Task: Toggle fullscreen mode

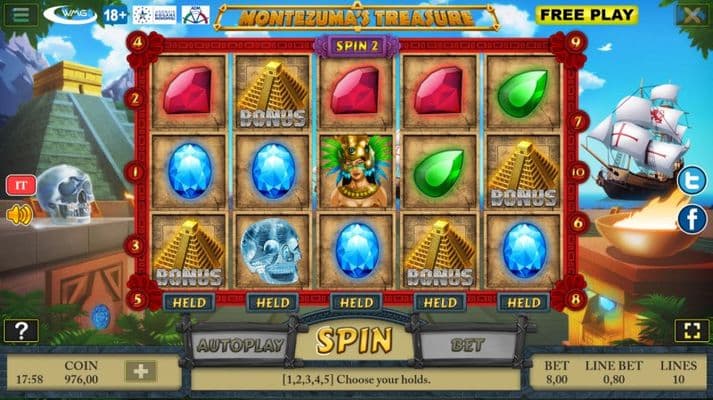Action: (x=691, y=330)
